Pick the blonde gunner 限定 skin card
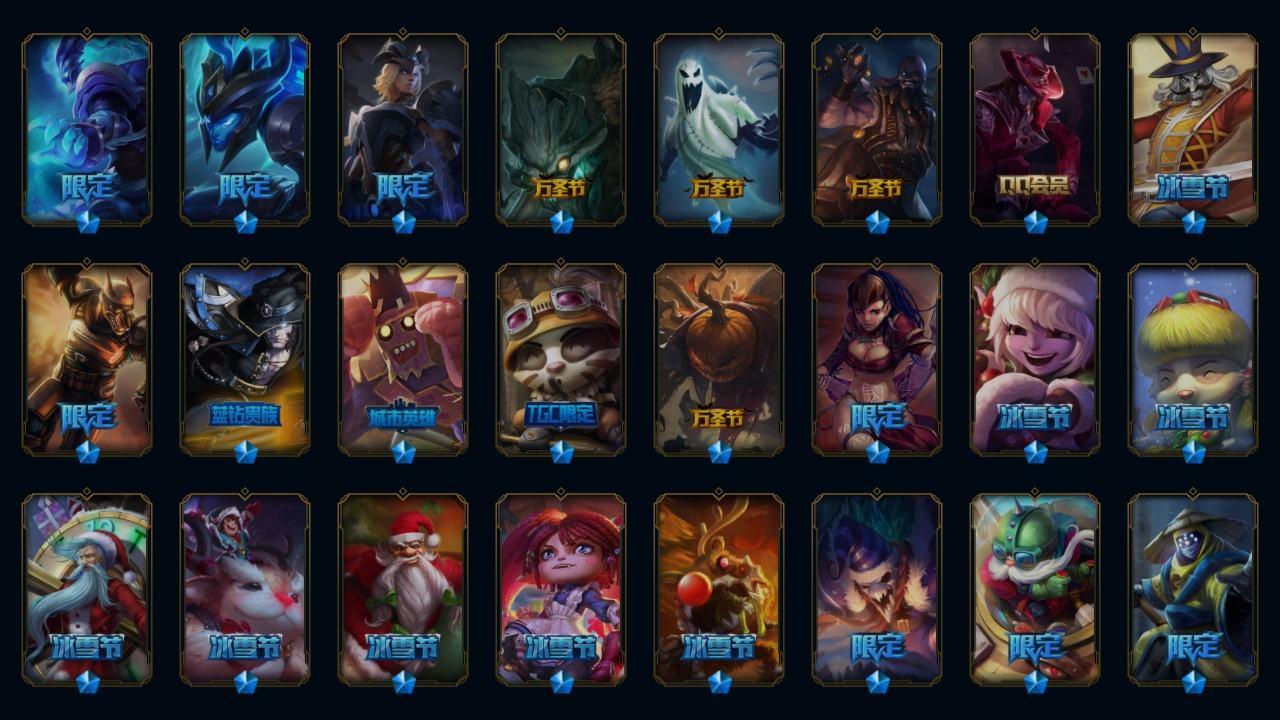The height and width of the screenshot is (720, 1280). 403,128
